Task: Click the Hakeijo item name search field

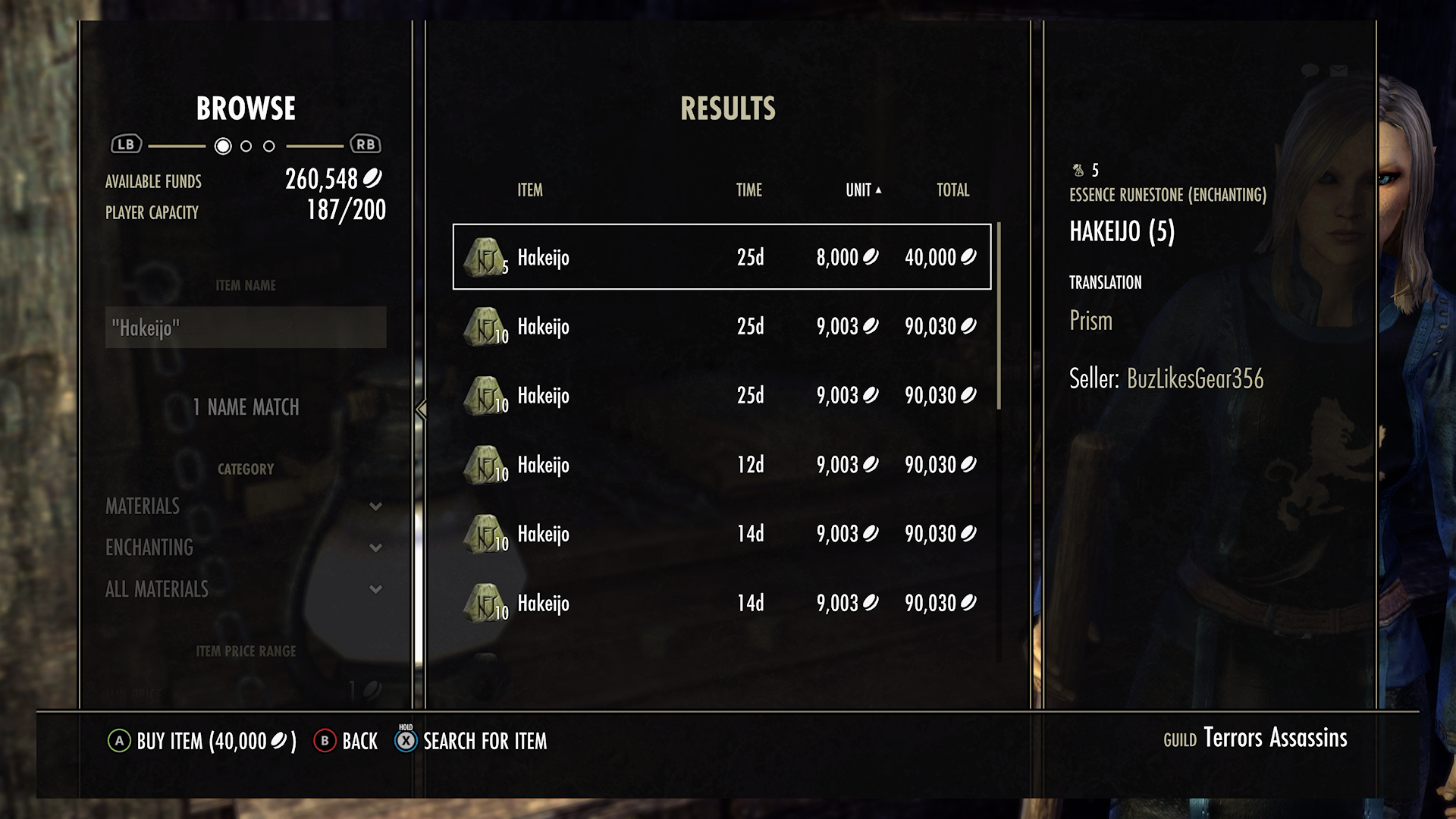Action: coord(246,328)
